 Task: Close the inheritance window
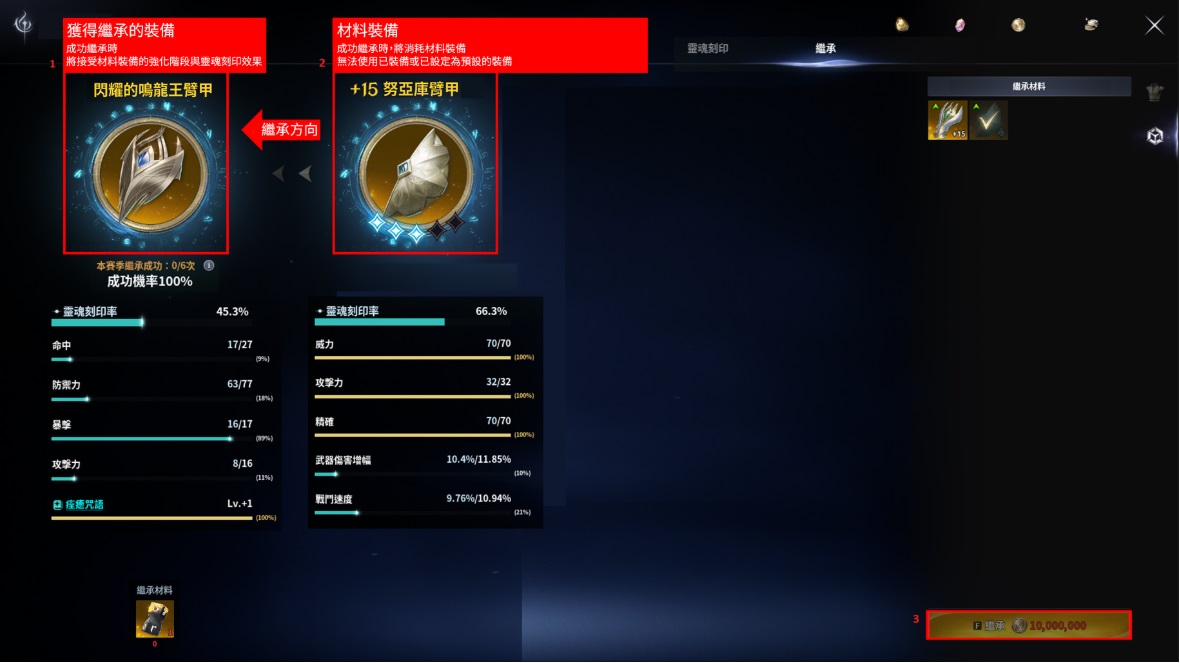click(x=1154, y=25)
